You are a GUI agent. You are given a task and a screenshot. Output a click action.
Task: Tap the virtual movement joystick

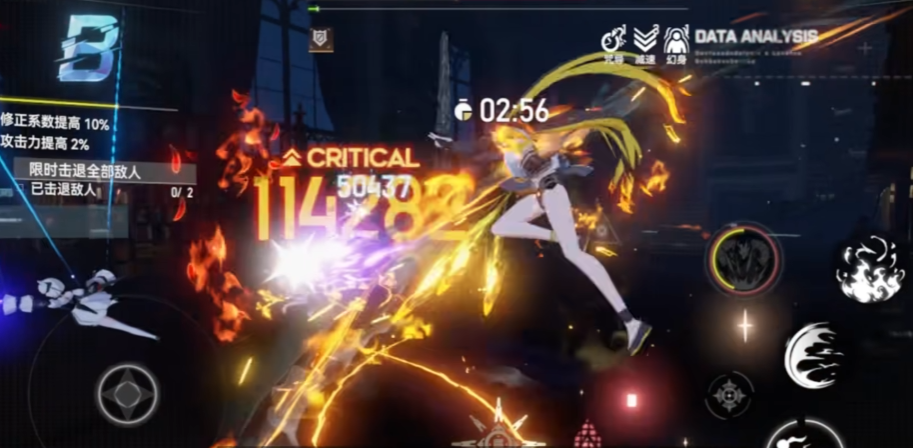pos(127,391)
